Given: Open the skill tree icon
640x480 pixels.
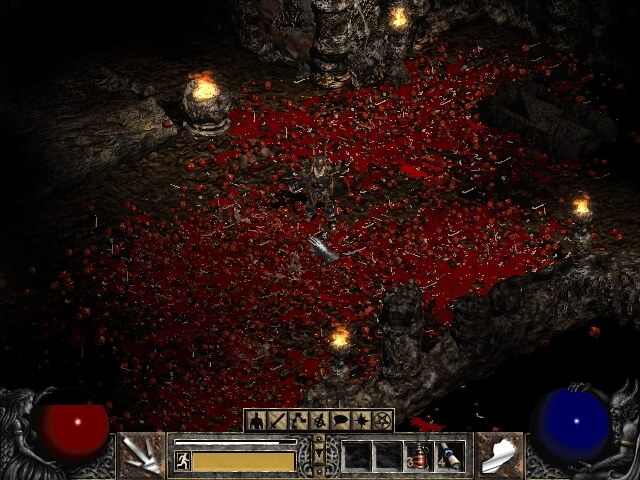Looking at the screenshot, I should click(x=298, y=421).
